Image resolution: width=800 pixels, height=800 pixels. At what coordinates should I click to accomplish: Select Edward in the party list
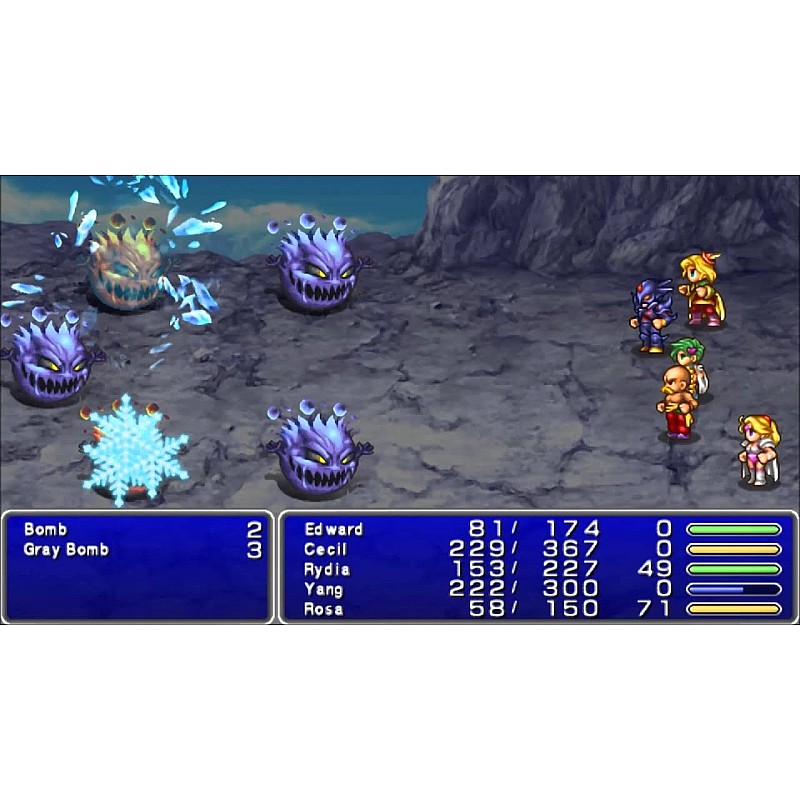334,529
